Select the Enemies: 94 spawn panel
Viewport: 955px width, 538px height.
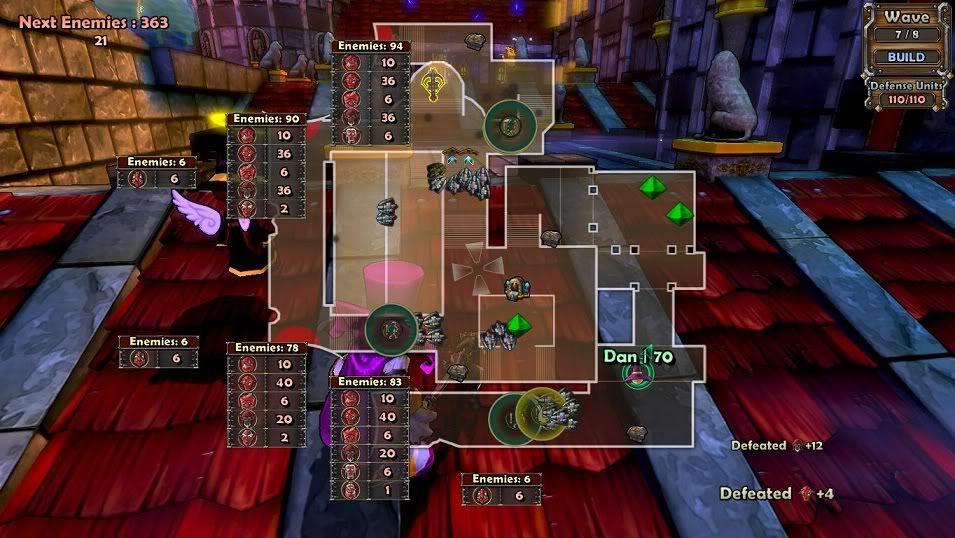[370, 46]
